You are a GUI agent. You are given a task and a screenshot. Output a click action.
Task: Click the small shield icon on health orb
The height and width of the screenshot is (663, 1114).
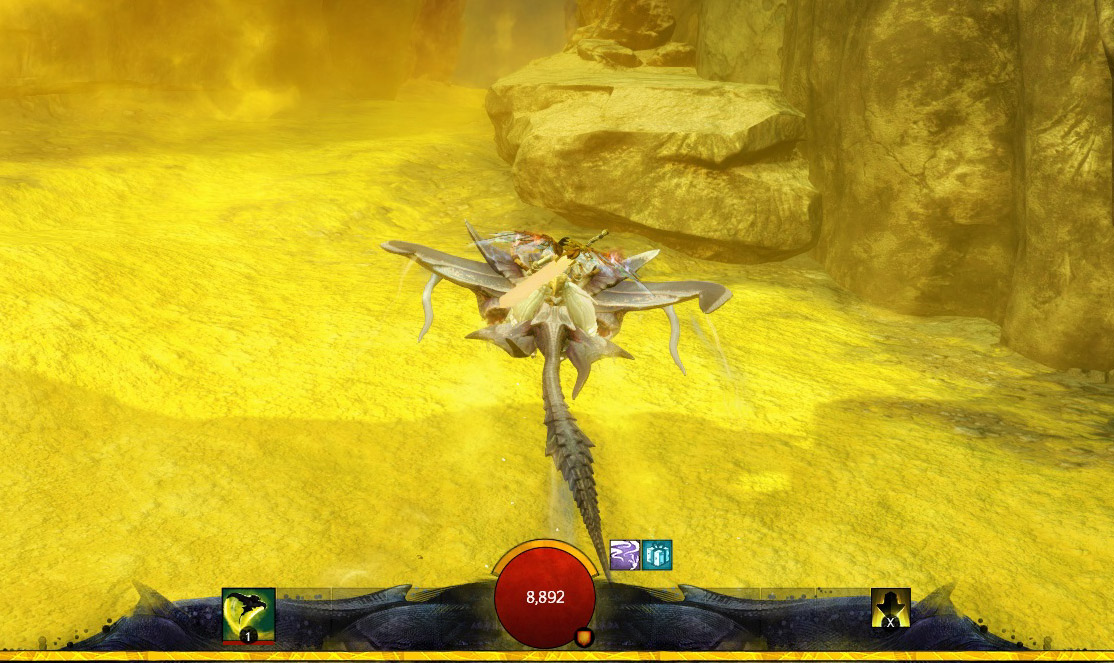pyautogui.click(x=582, y=636)
